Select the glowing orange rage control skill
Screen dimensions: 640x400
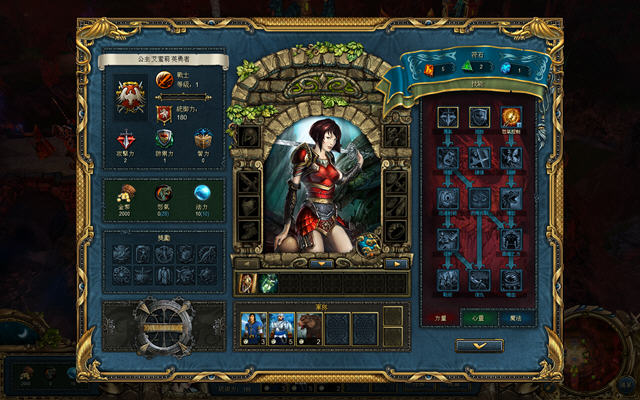click(511, 118)
